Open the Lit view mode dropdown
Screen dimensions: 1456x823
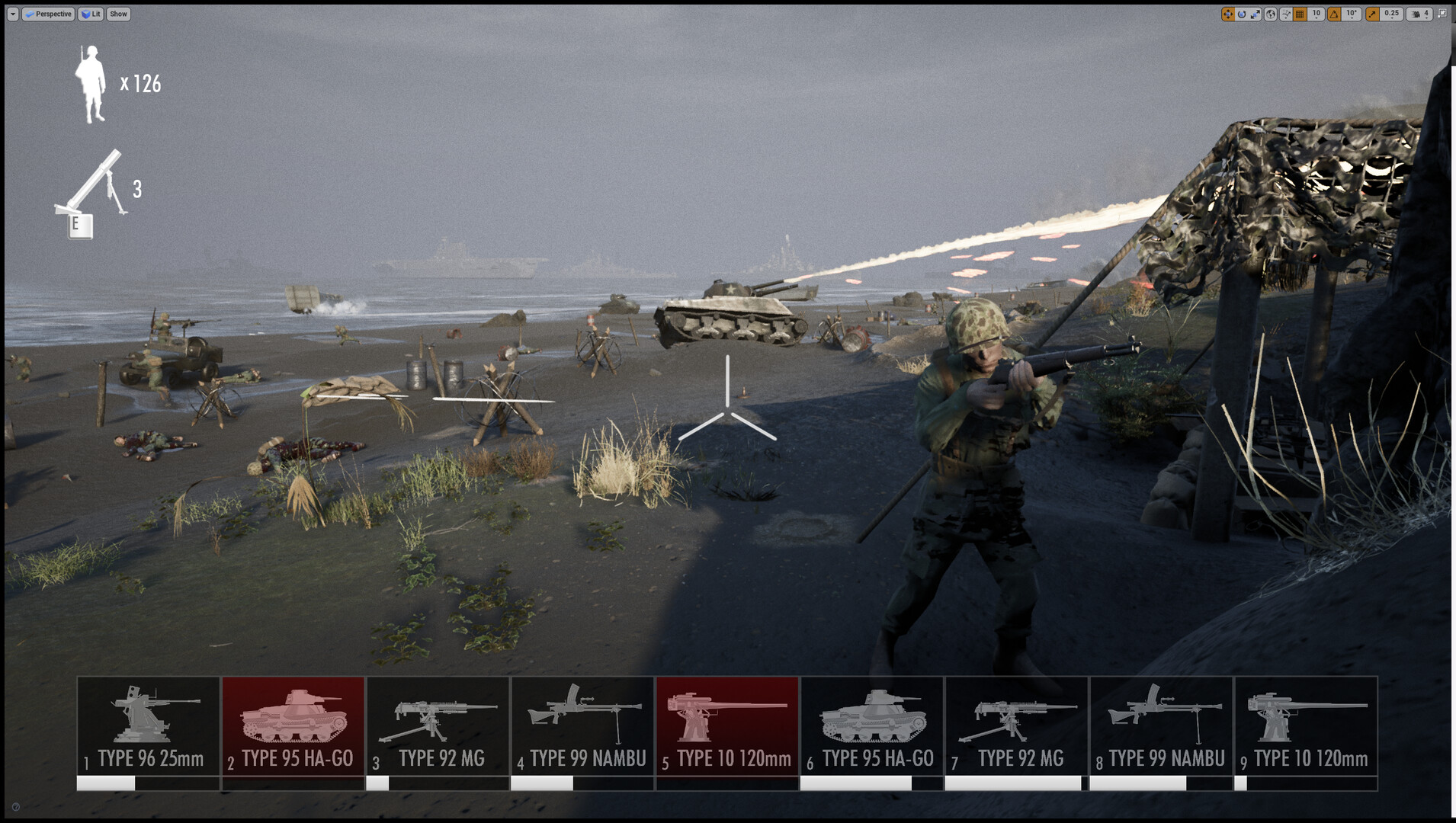coord(90,14)
